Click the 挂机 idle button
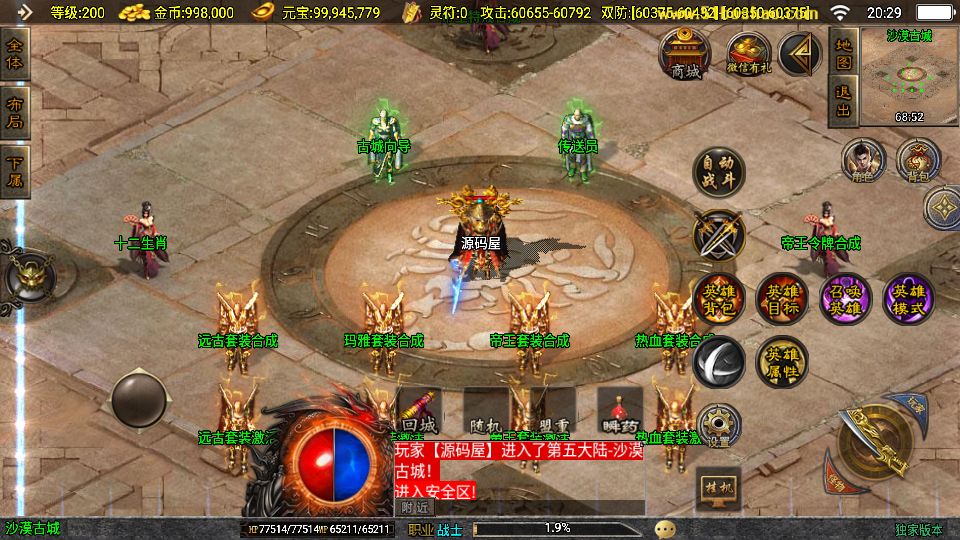Image resolution: width=960 pixels, height=540 pixels. click(x=718, y=485)
